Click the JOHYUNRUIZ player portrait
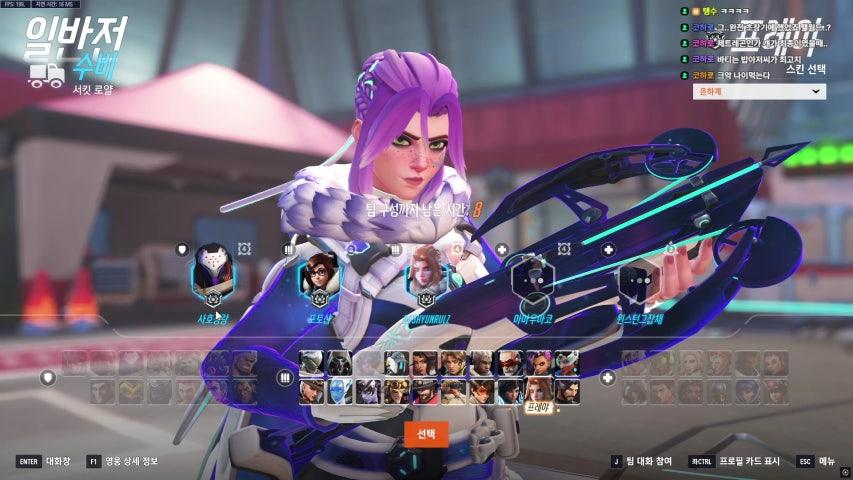The image size is (853, 480). tap(426, 271)
